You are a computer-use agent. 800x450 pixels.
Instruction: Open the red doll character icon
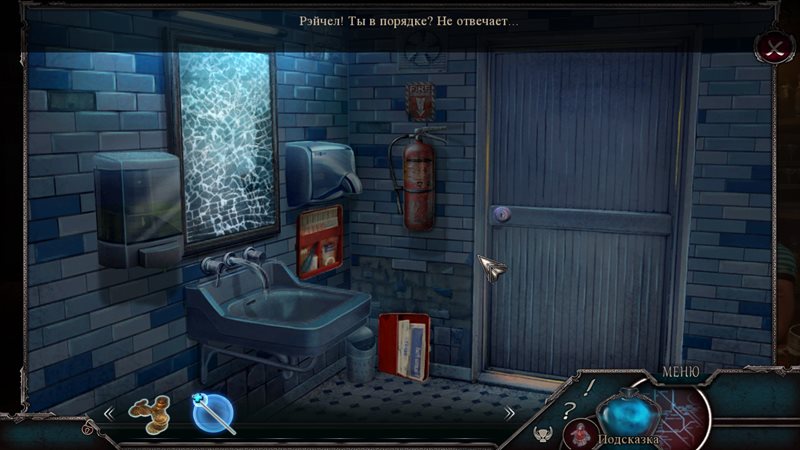coord(580,434)
